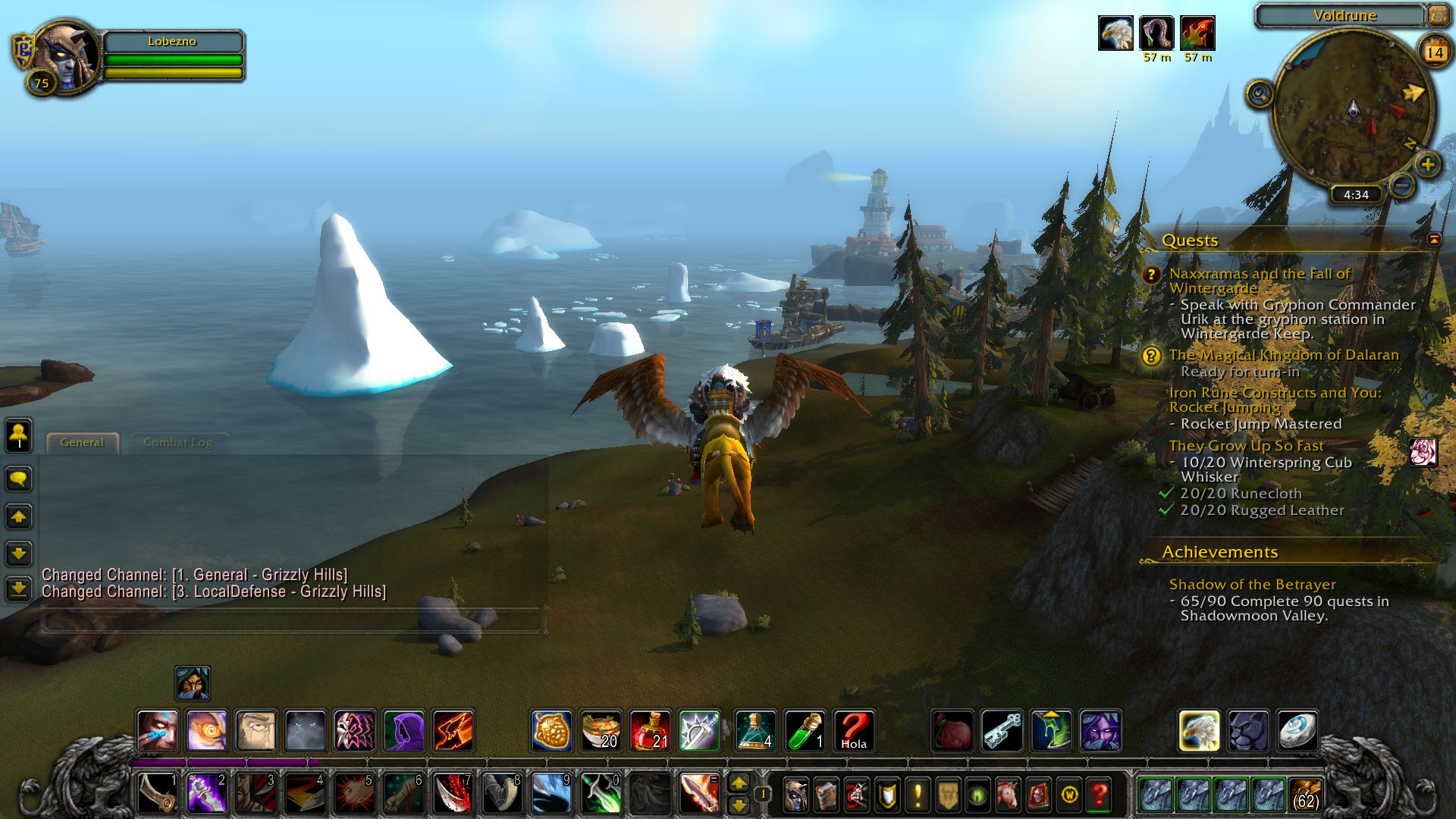Select the General chat tab
Screen dimensions: 1456x819
pyautogui.click(x=82, y=443)
